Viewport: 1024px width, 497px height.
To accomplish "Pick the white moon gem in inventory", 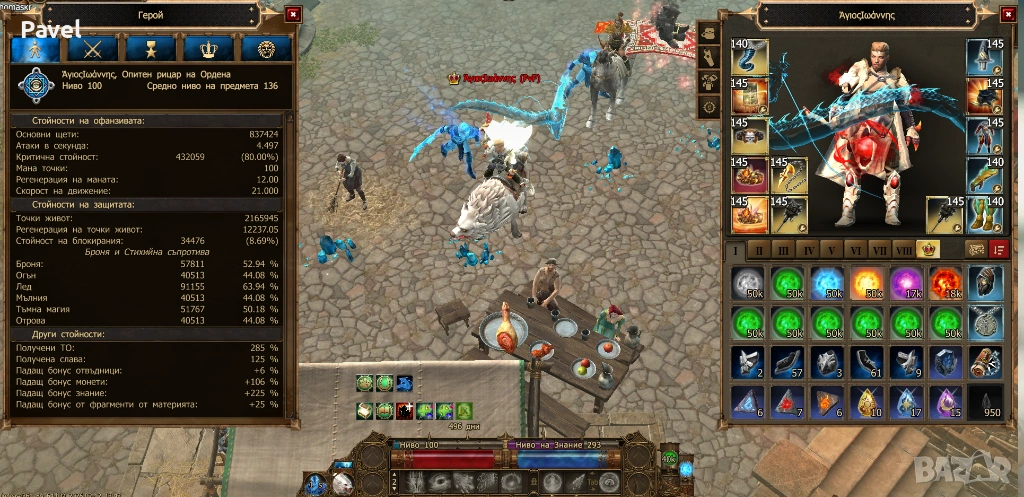I will (x=749, y=282).
